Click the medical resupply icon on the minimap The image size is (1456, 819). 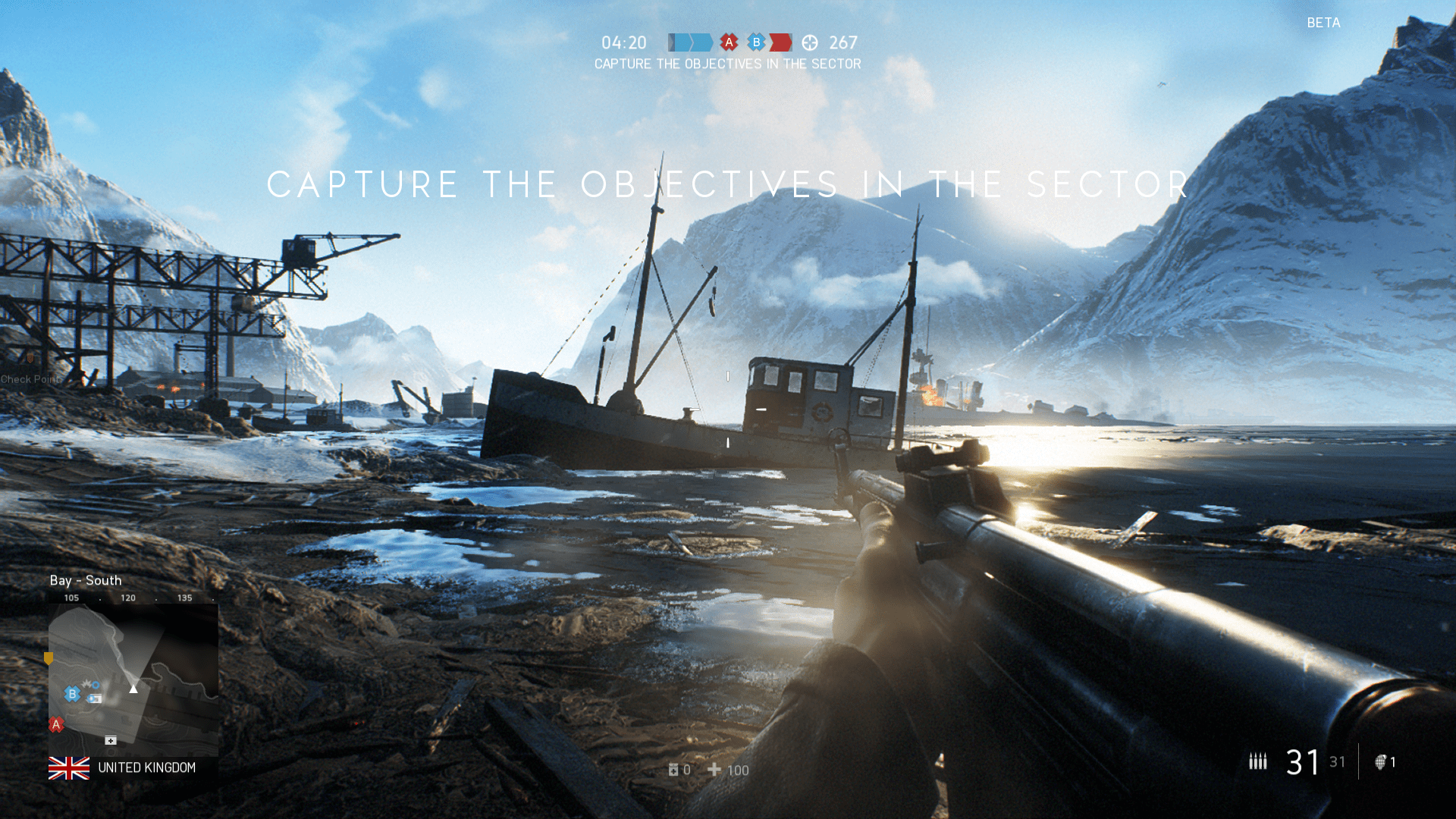click(111, 741)
